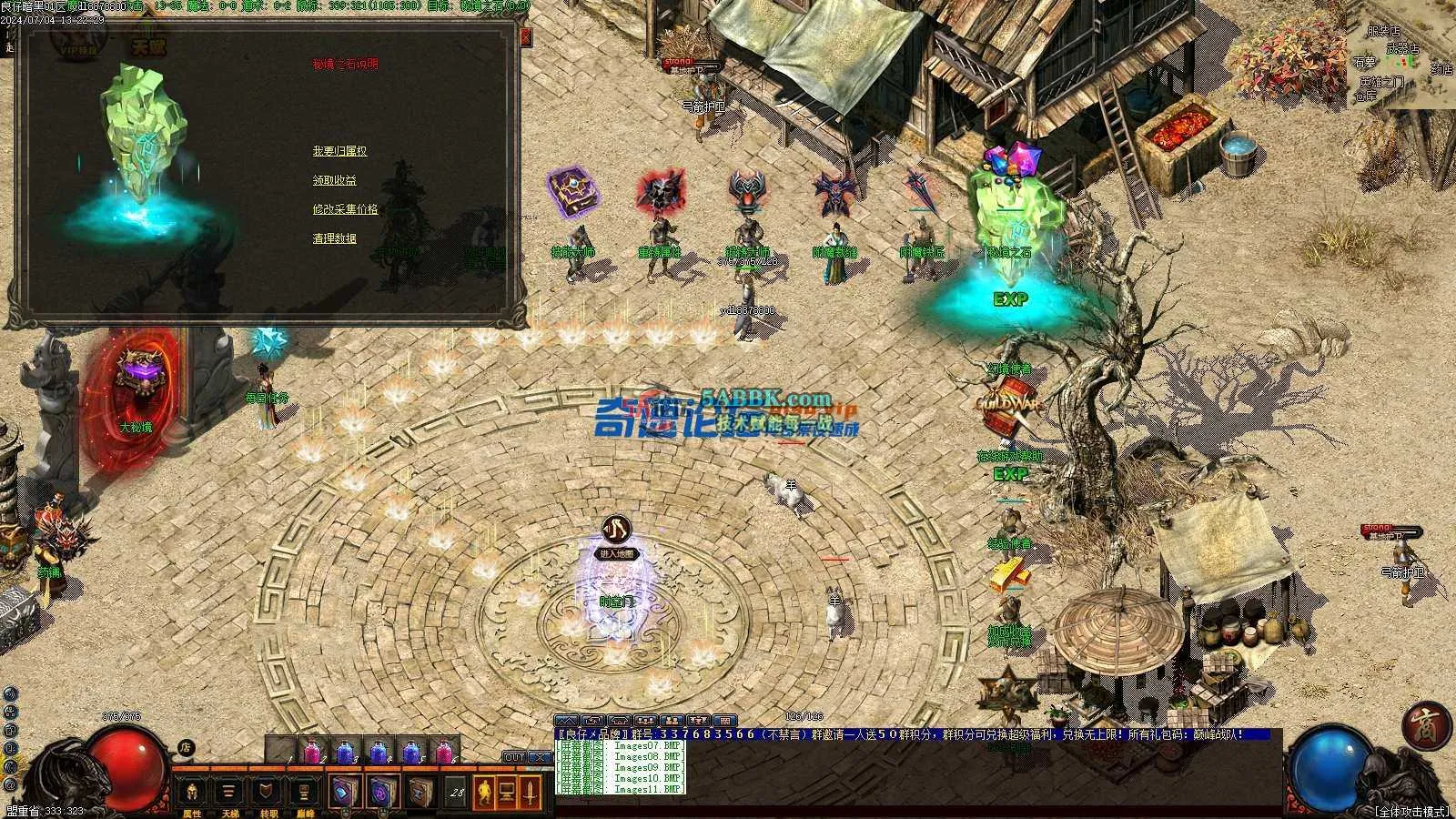Image resolution: width=1456 pixels, height=819 pixels.
Task: Open the anvil book icon
Action: click(x=420, y=792)
